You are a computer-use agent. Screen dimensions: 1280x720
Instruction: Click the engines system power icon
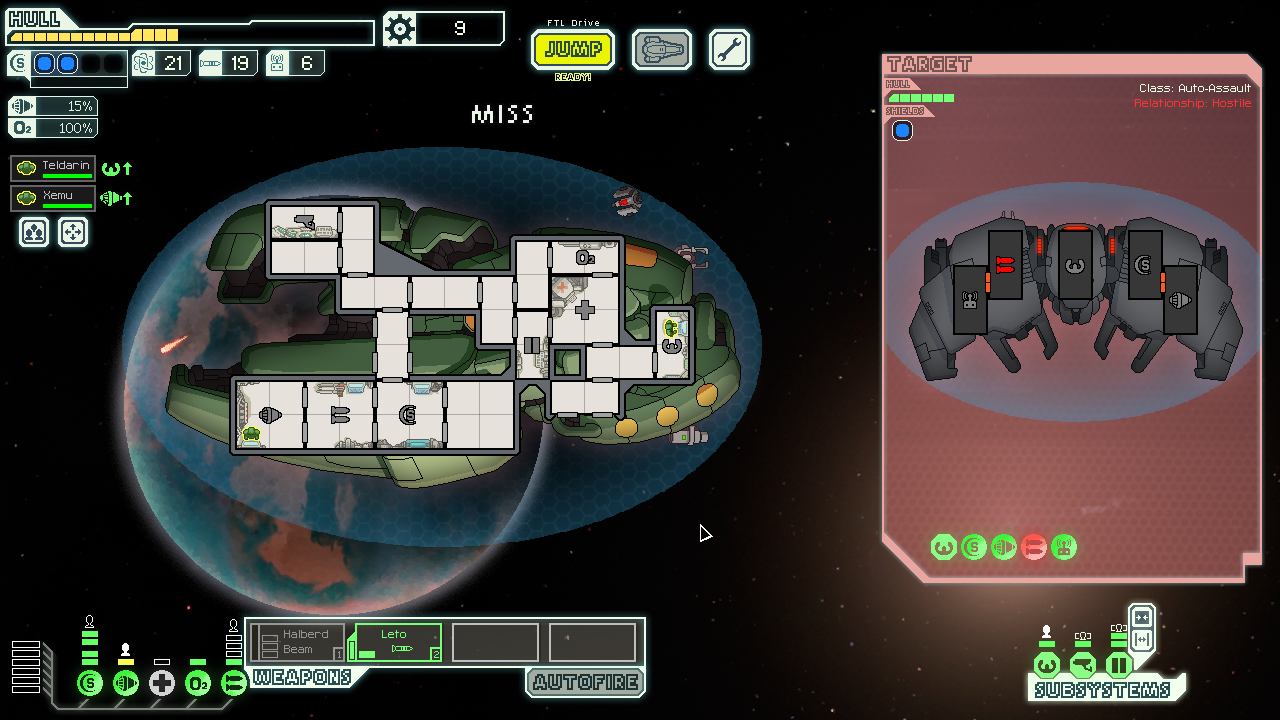pyautogui.click(x=126, y=684)
